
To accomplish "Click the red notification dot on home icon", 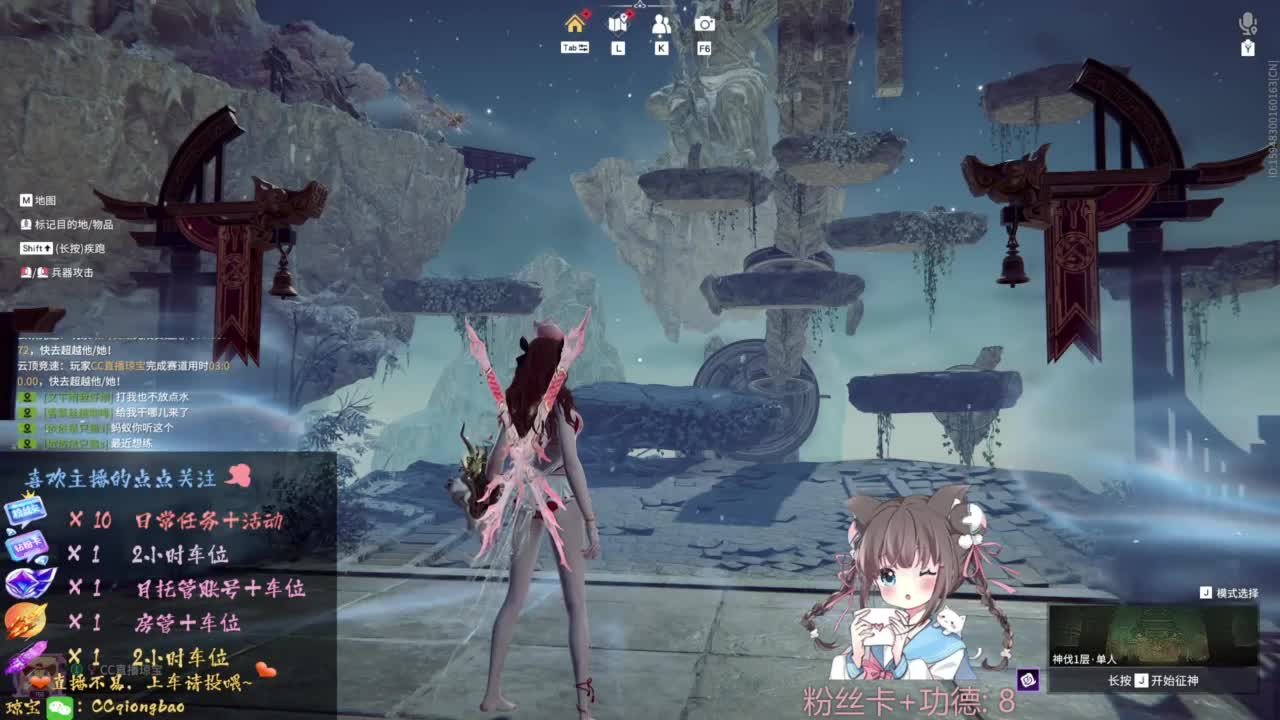I will 585,13.
